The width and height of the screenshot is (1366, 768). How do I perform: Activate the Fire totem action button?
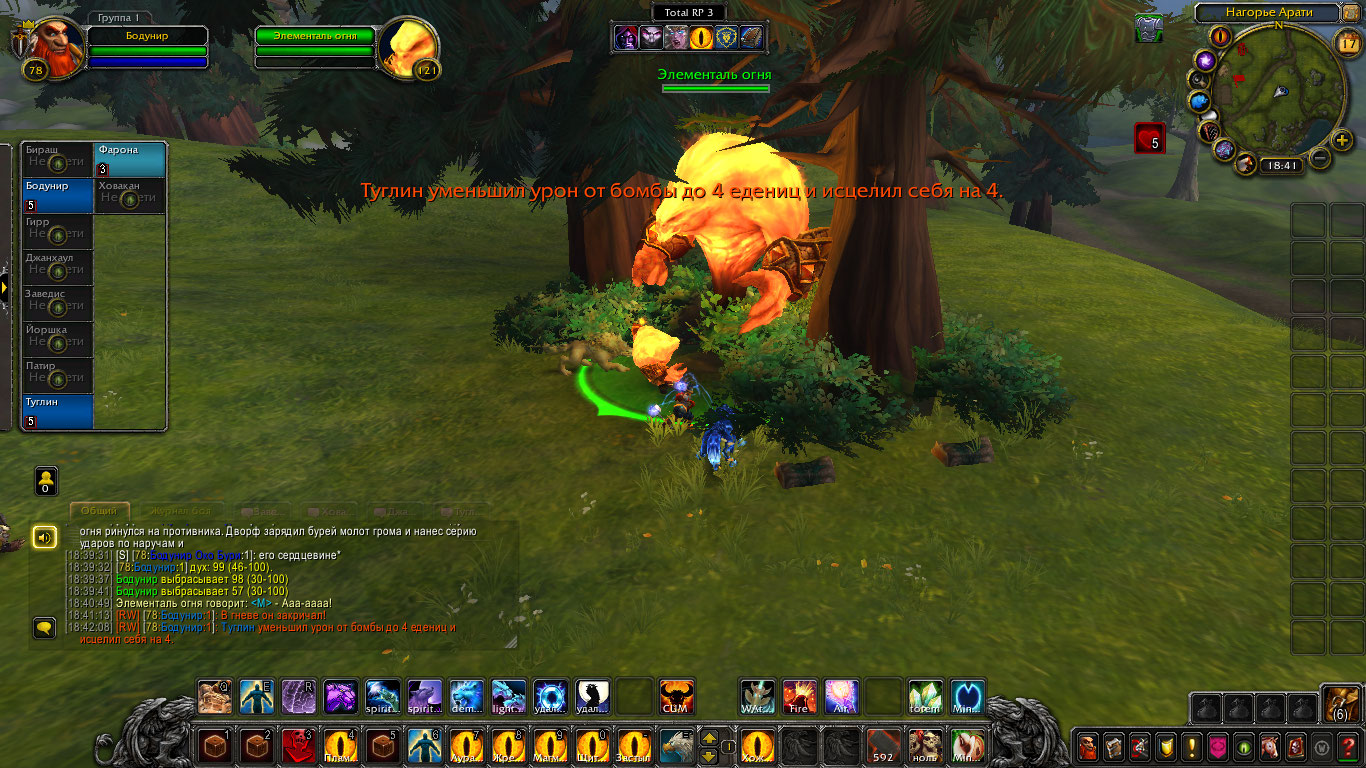coord(799,696)
